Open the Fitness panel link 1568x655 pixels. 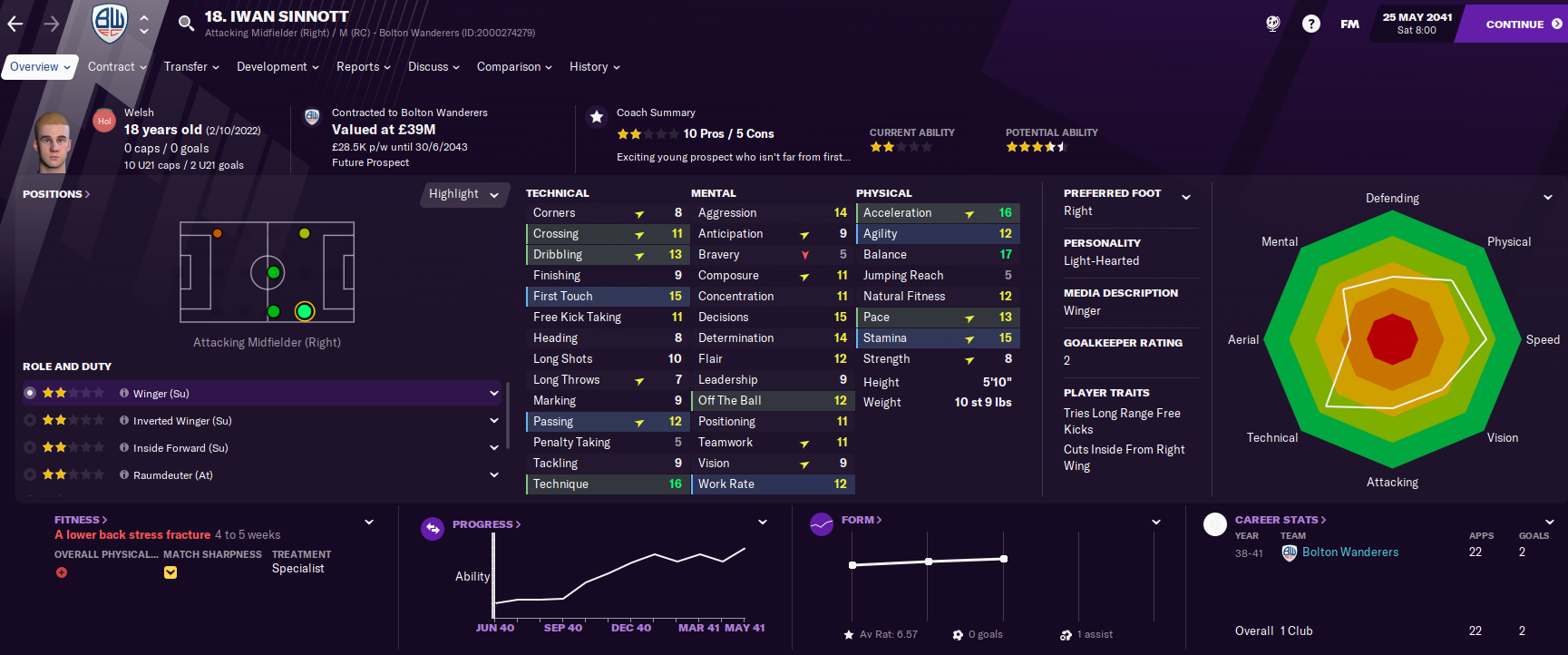tap(80, 520)
